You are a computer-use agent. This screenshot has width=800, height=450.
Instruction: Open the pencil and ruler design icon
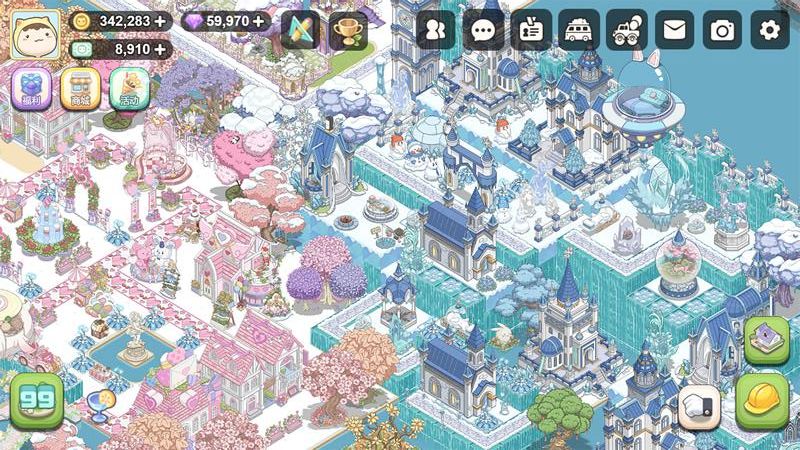click(300, 31)
